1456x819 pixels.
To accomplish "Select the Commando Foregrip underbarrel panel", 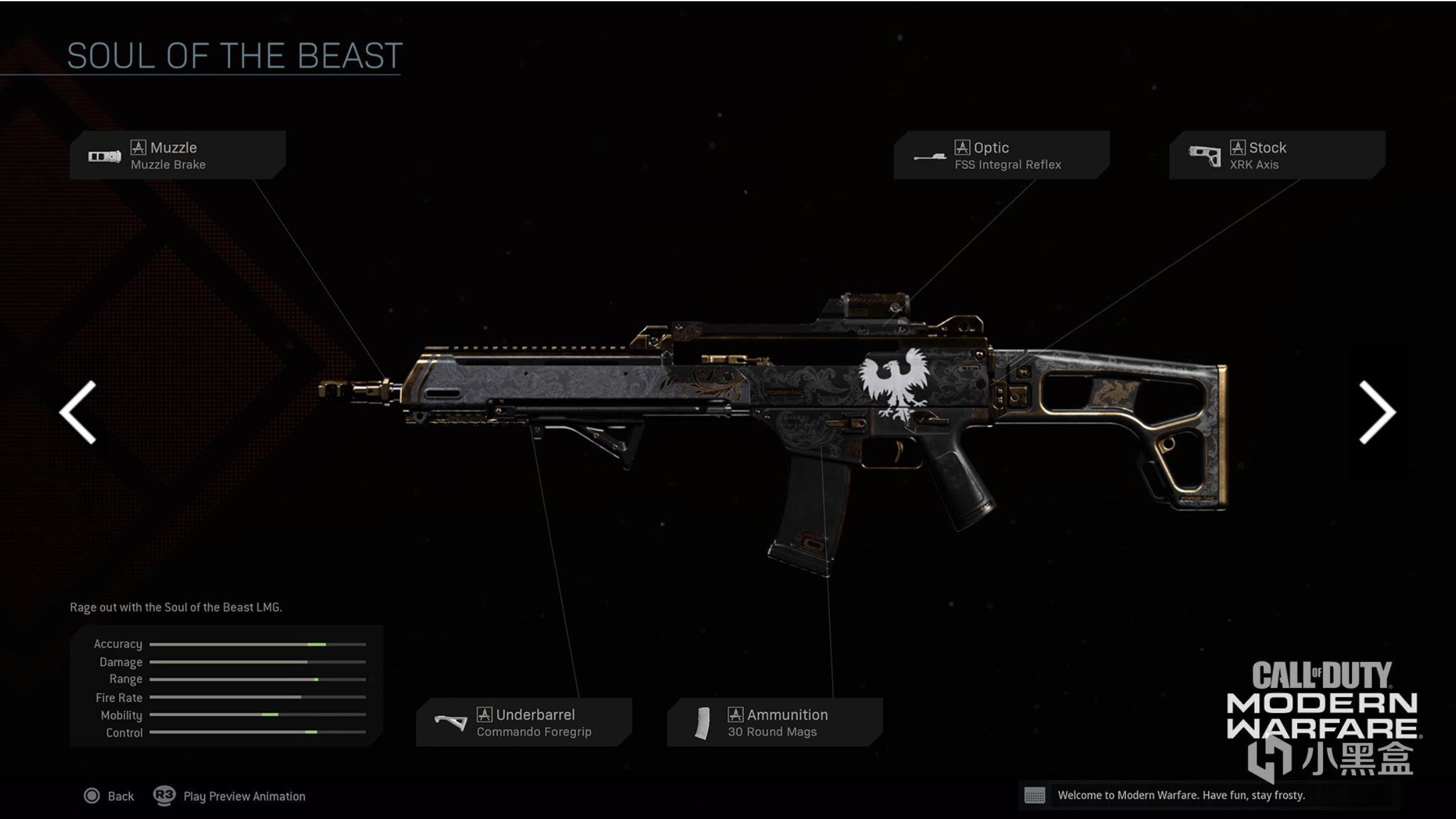I will 524,722.
